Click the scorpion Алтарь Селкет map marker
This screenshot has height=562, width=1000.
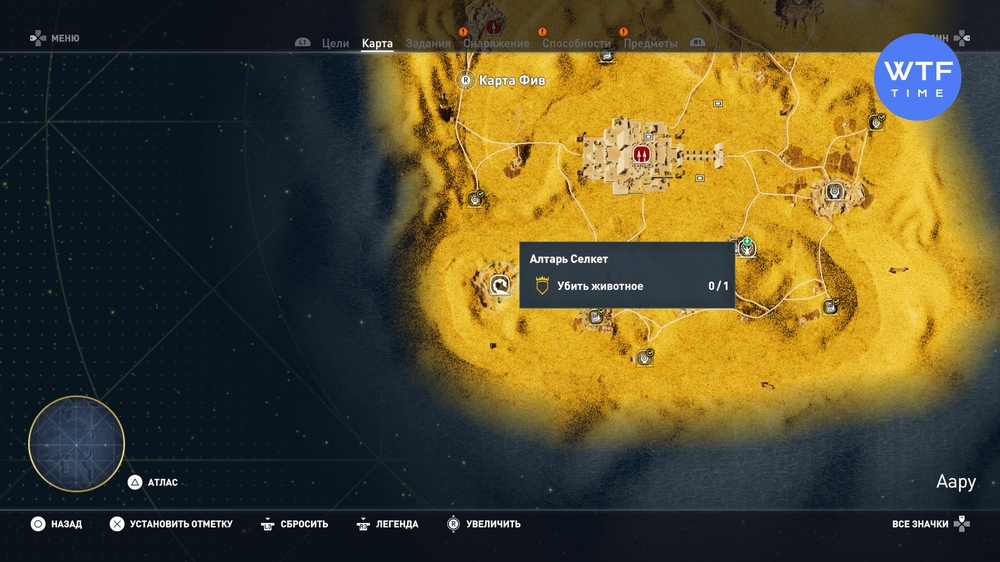[500, 287]
